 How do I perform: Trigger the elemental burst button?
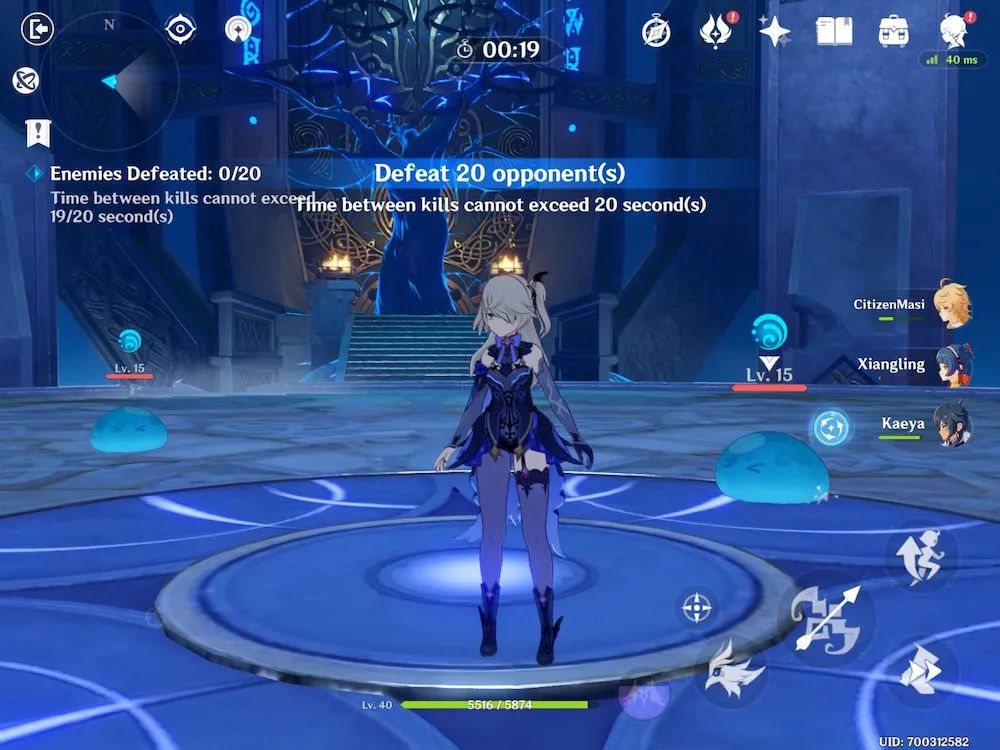point(643,695)
